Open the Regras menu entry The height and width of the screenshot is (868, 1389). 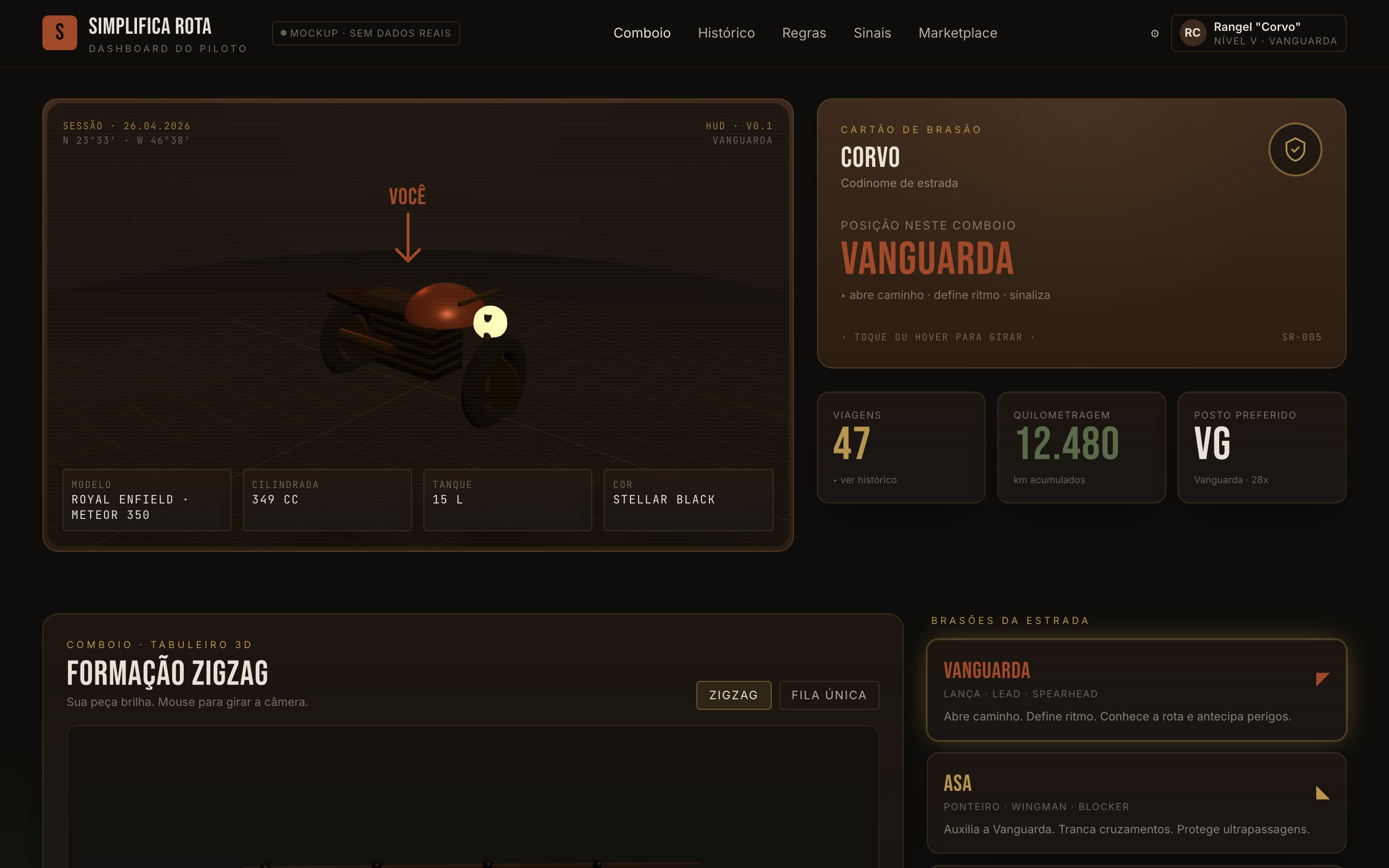click(x=803, y=33)
